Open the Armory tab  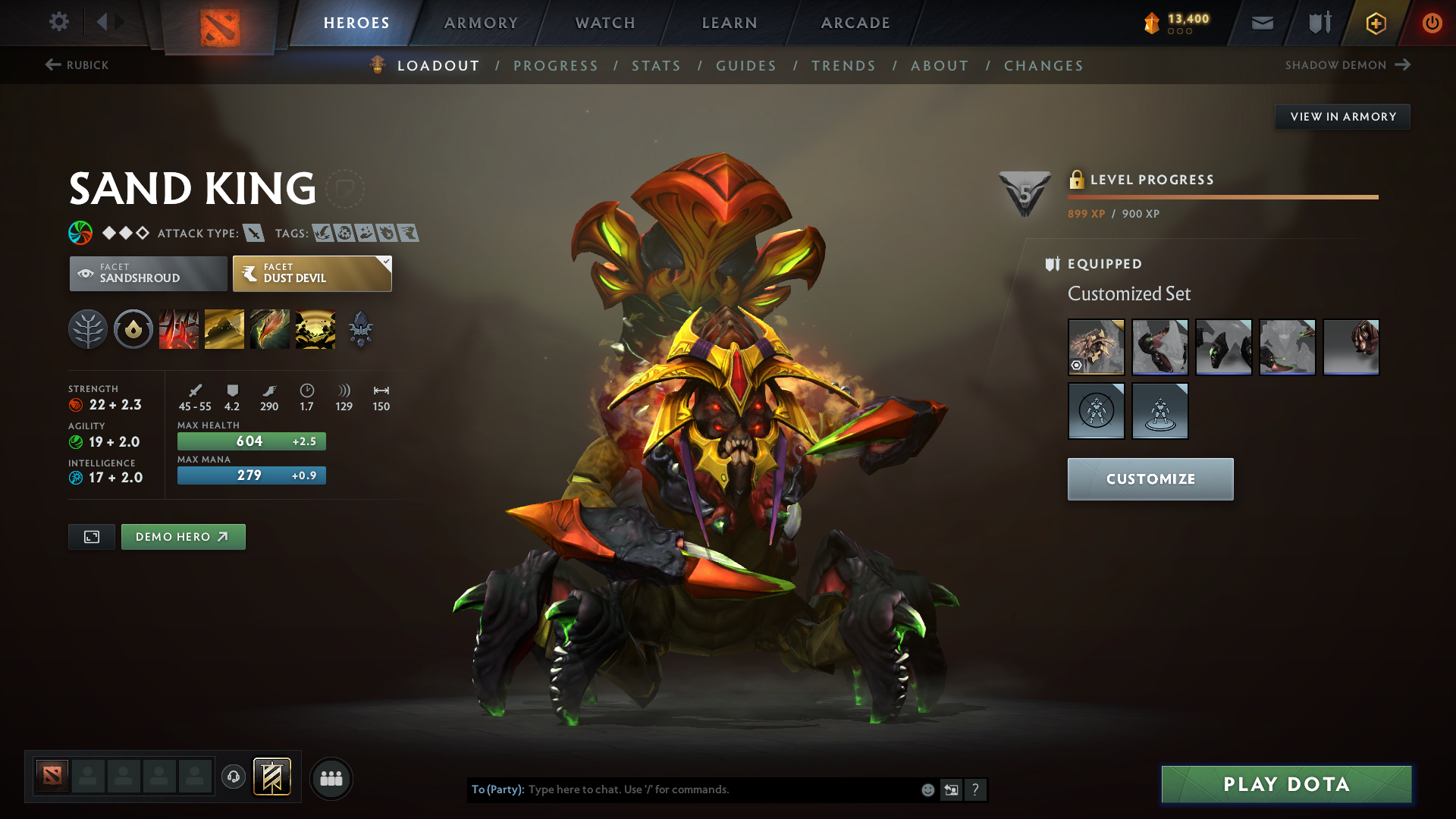pos(481,23)
